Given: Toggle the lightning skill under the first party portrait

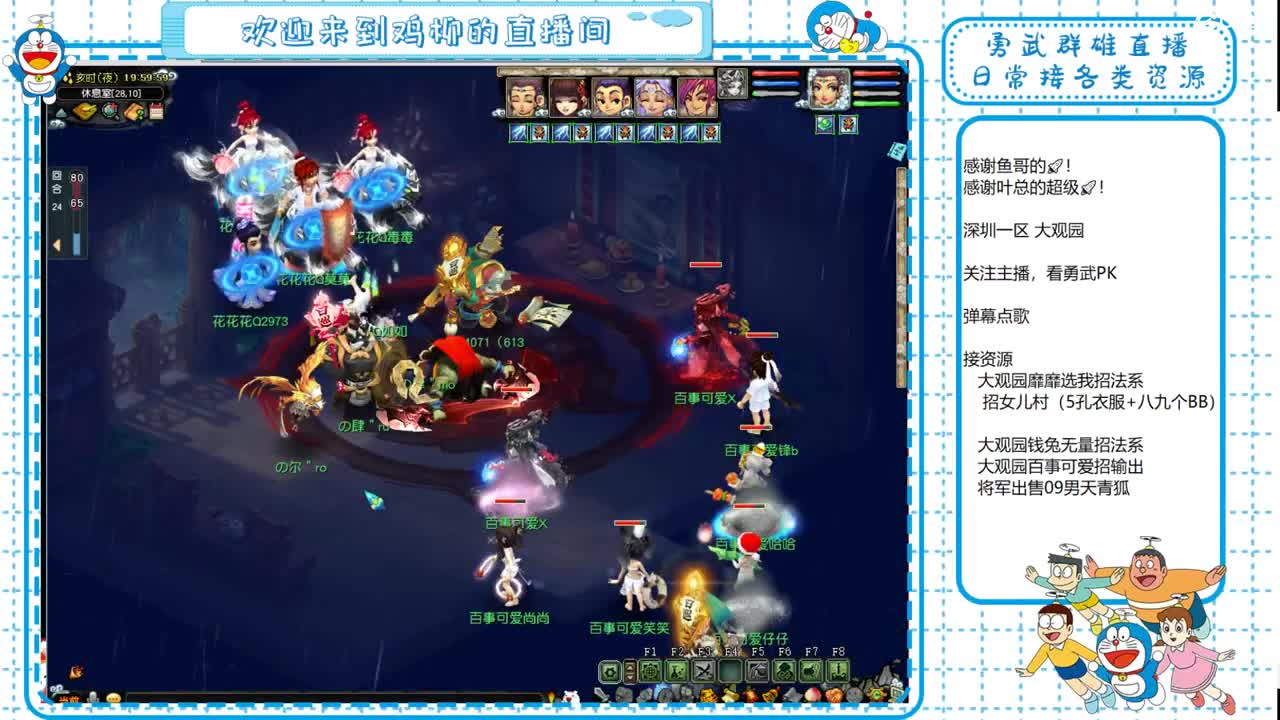Looking at the screenshot, I should pos(519,130).
